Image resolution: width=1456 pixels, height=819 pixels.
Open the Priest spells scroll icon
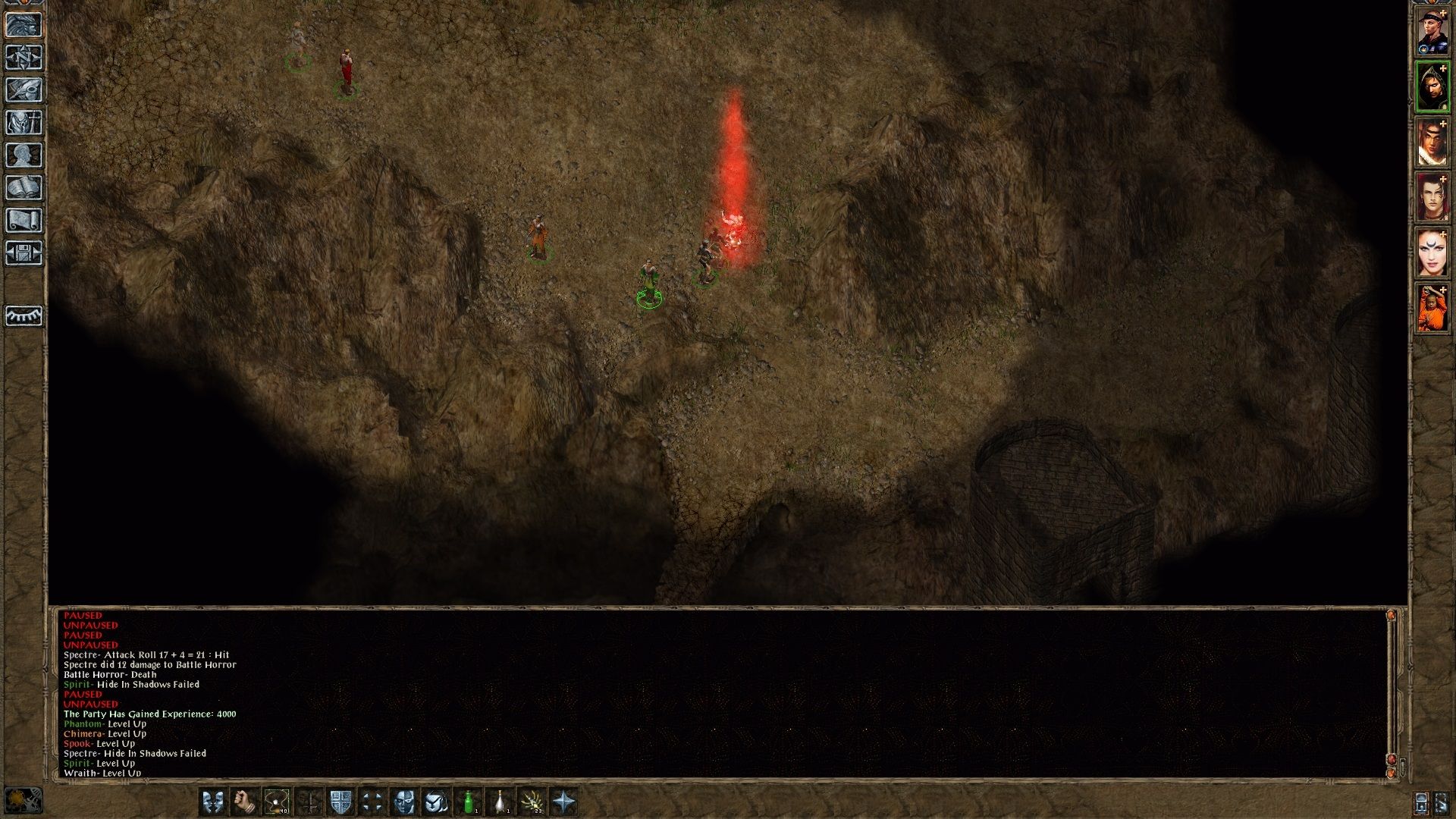click(x=25, y=221)
